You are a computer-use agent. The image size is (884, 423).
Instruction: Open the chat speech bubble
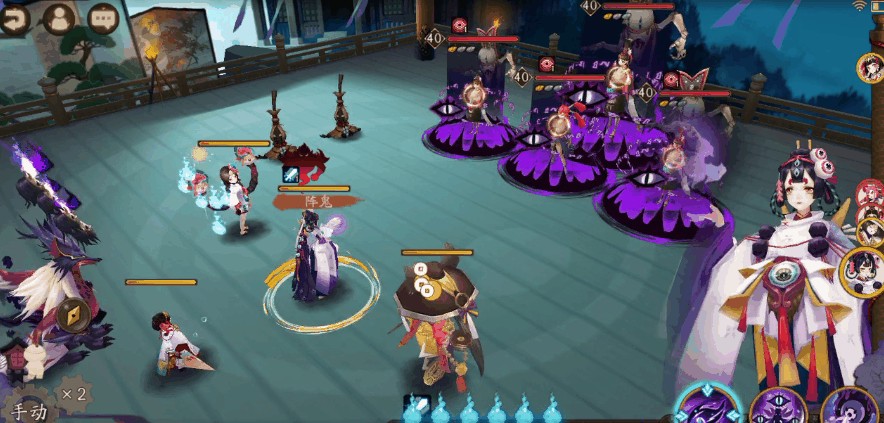click(102, 19)
